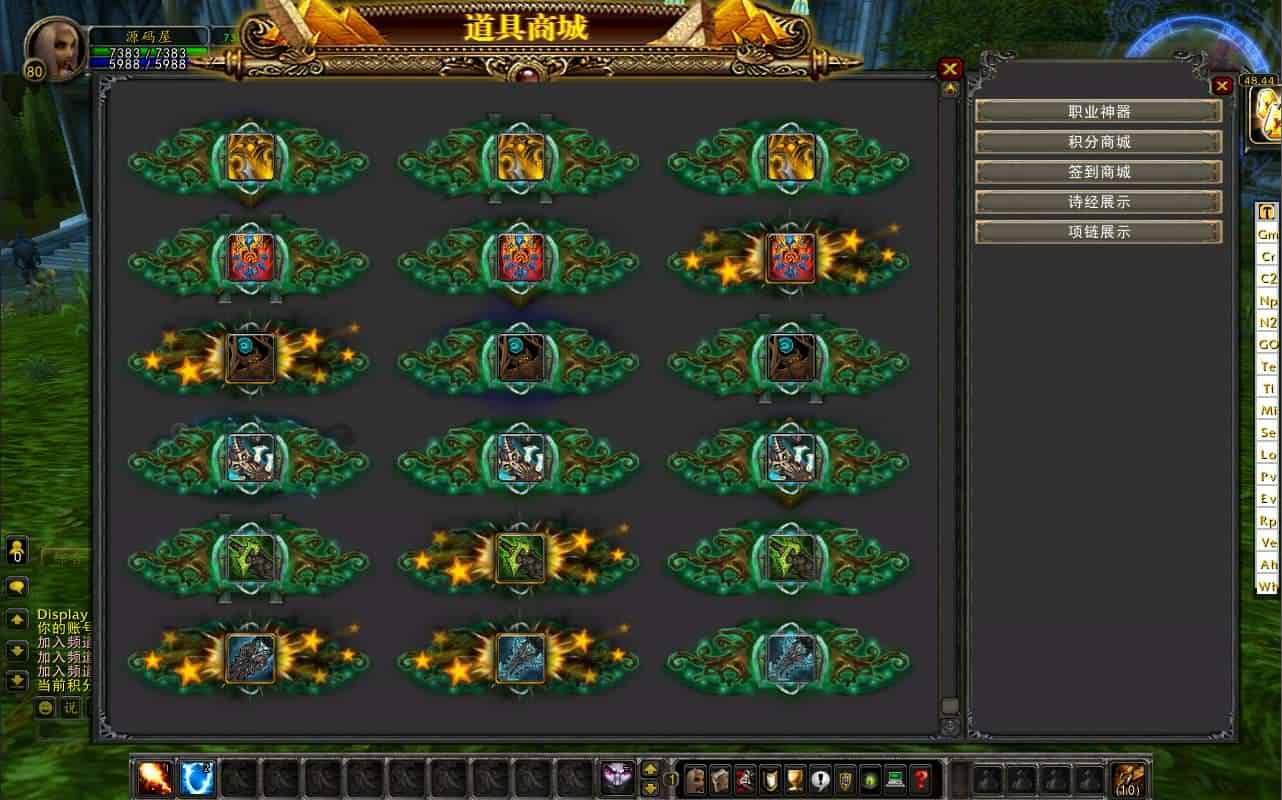Click the purple demon face icon
The height and width of the screenshot is (800, 1282).
pos(617,778)
